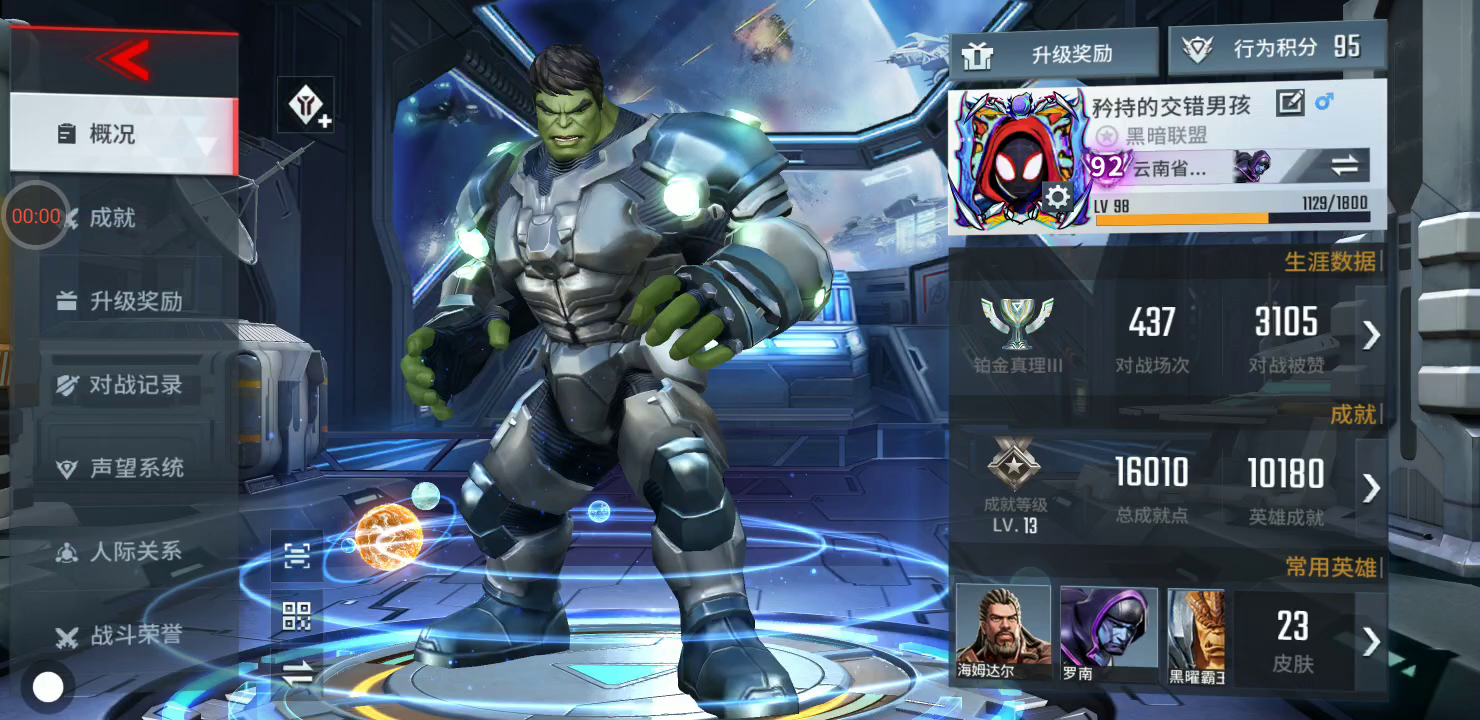1480x720 pixels.
Task: Select the 概况 overview tab
Action: (112, 134)
